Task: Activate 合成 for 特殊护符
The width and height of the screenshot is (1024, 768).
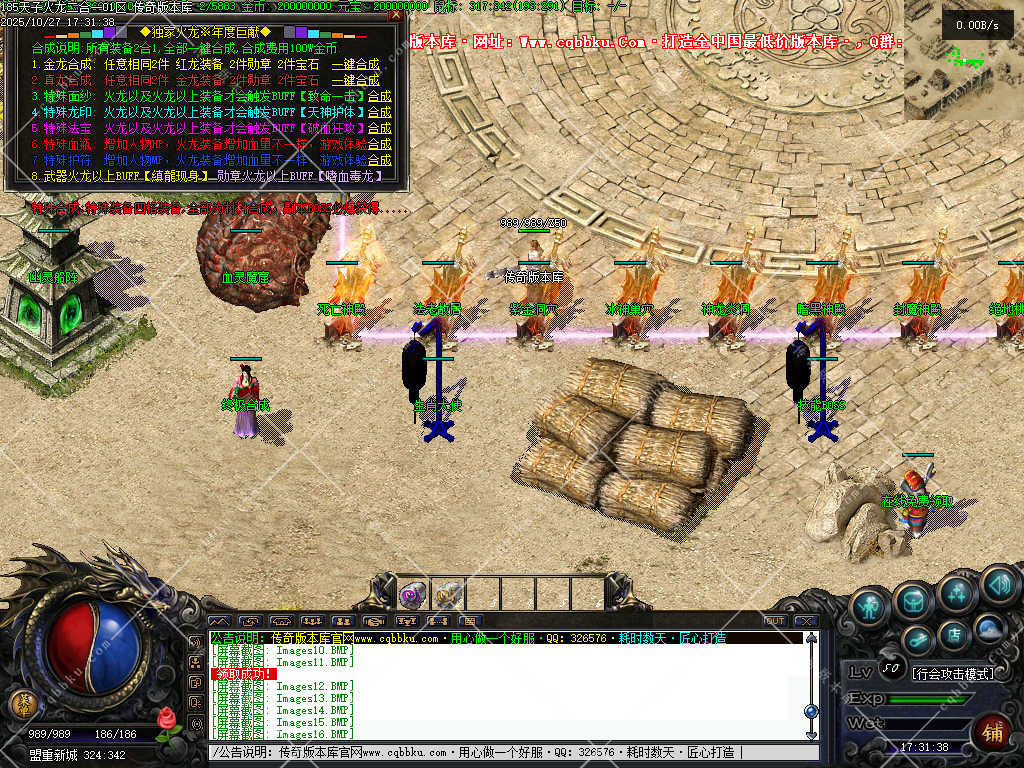Action: [x=379, y=160]
